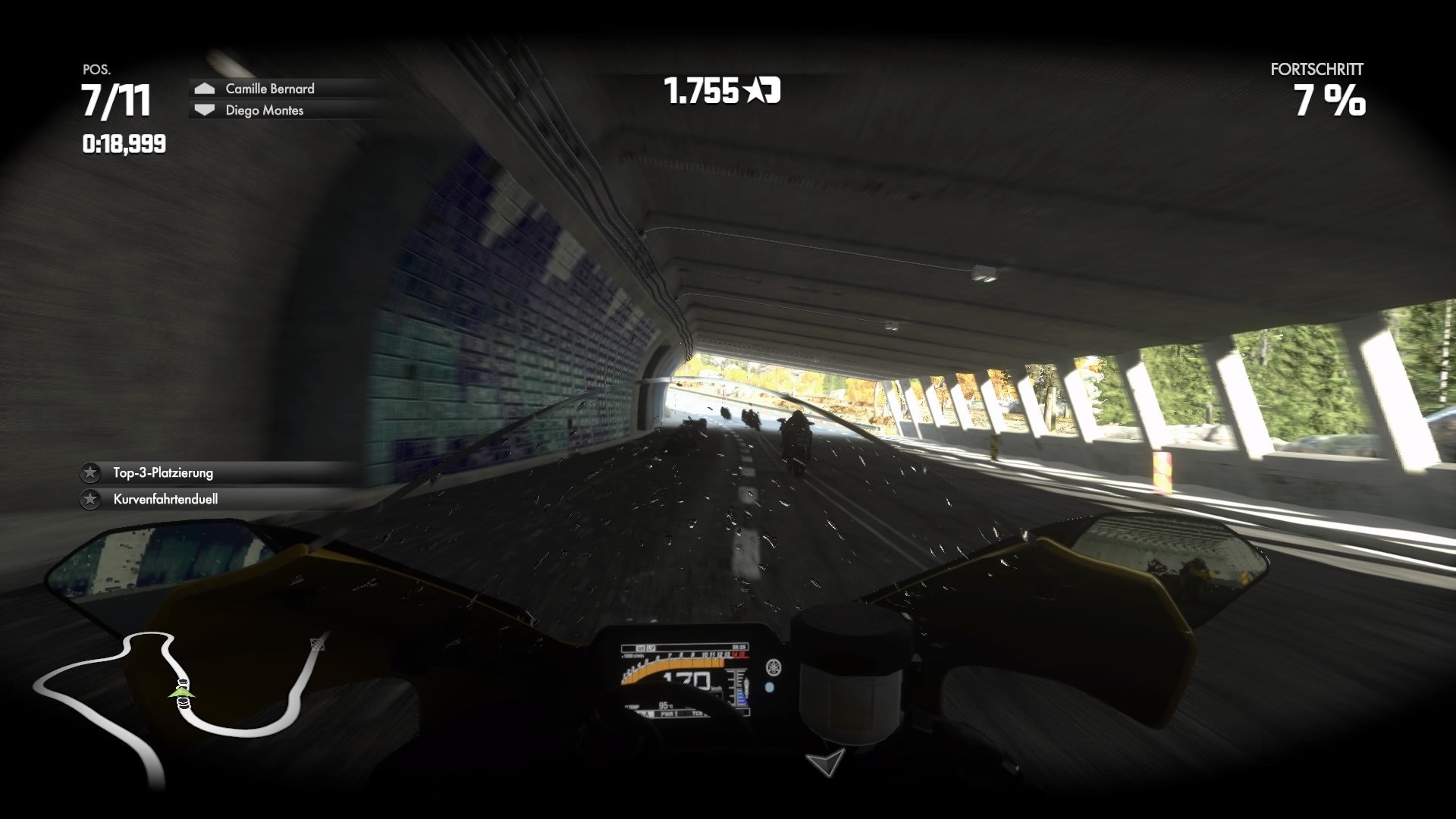Toggle the TCS traction control indicator
This screenshot has width=1456, height=819.
point(695,714)
